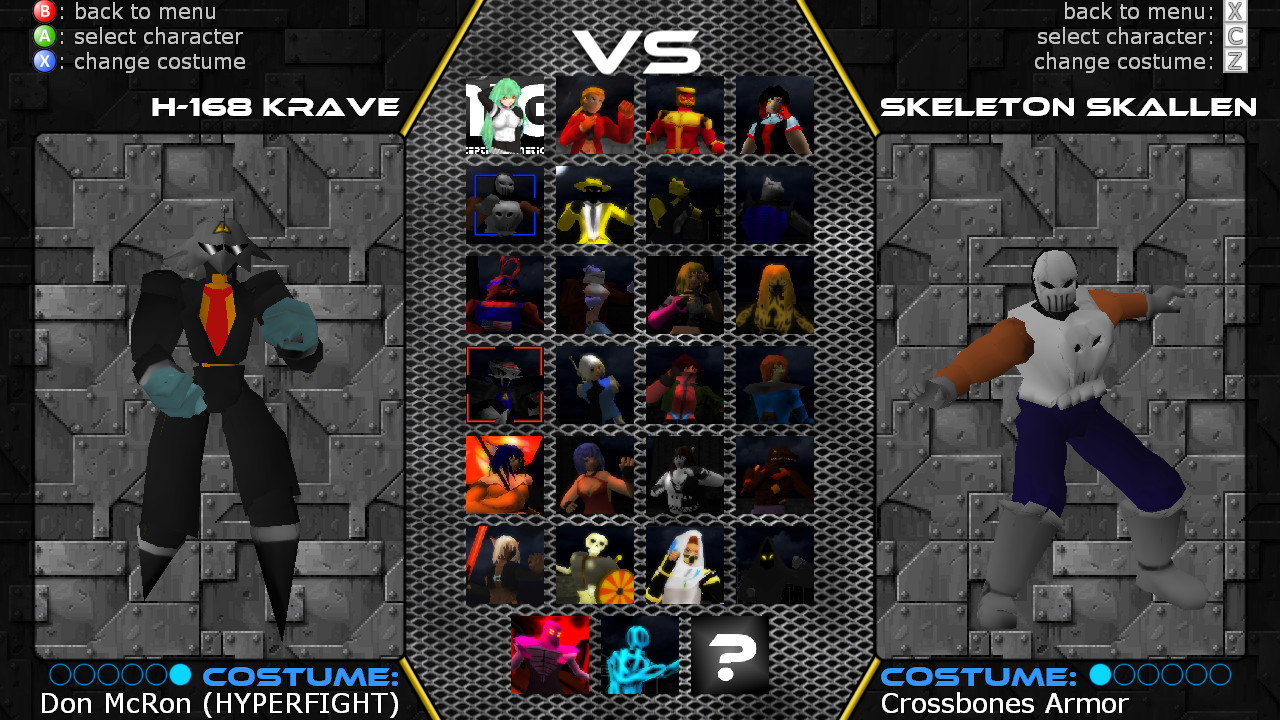
Task: Choose the red-jacketed blonde fighter portrait
Action: [594, 115]
